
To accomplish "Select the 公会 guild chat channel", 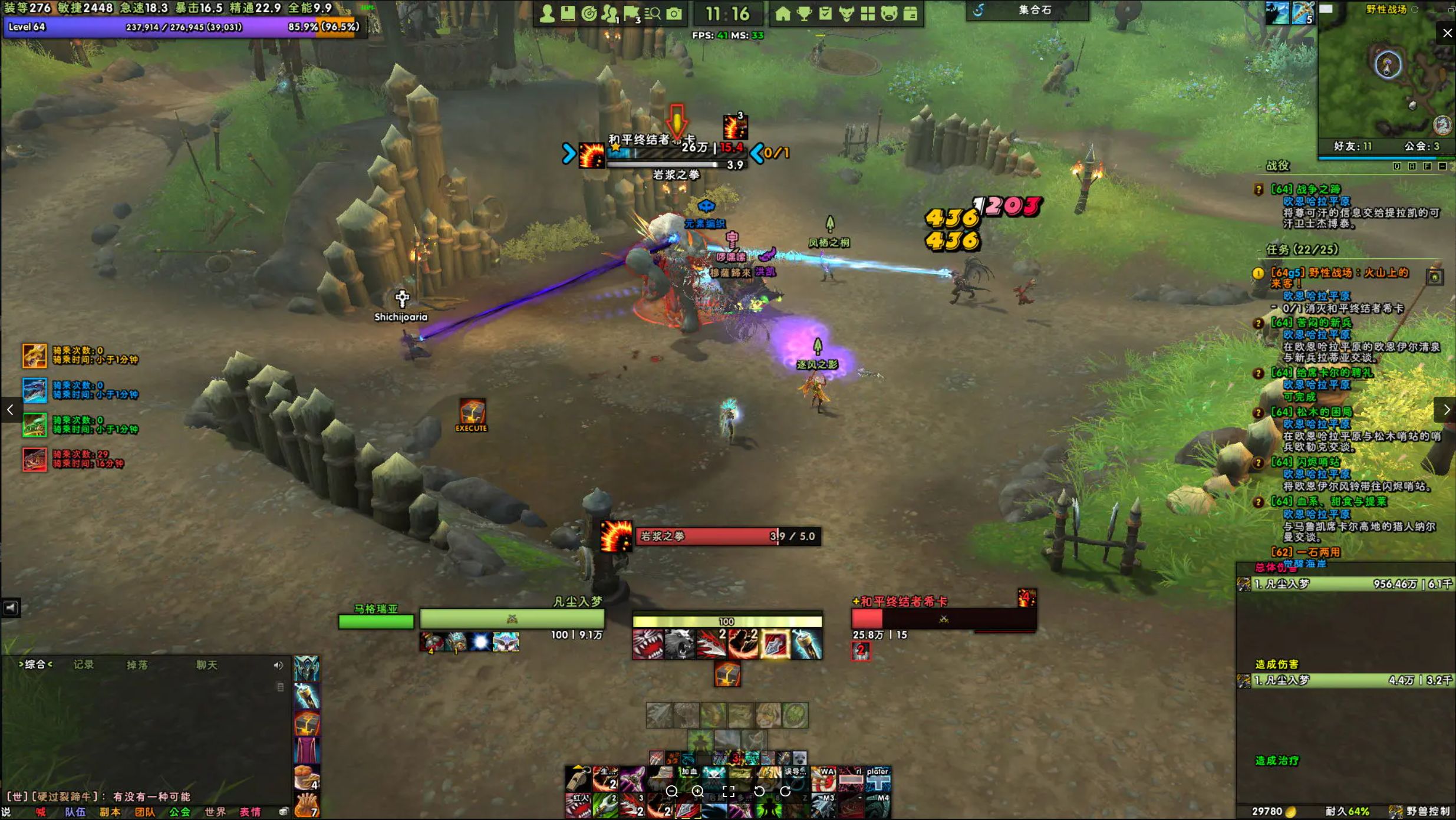I will (180, 812).
